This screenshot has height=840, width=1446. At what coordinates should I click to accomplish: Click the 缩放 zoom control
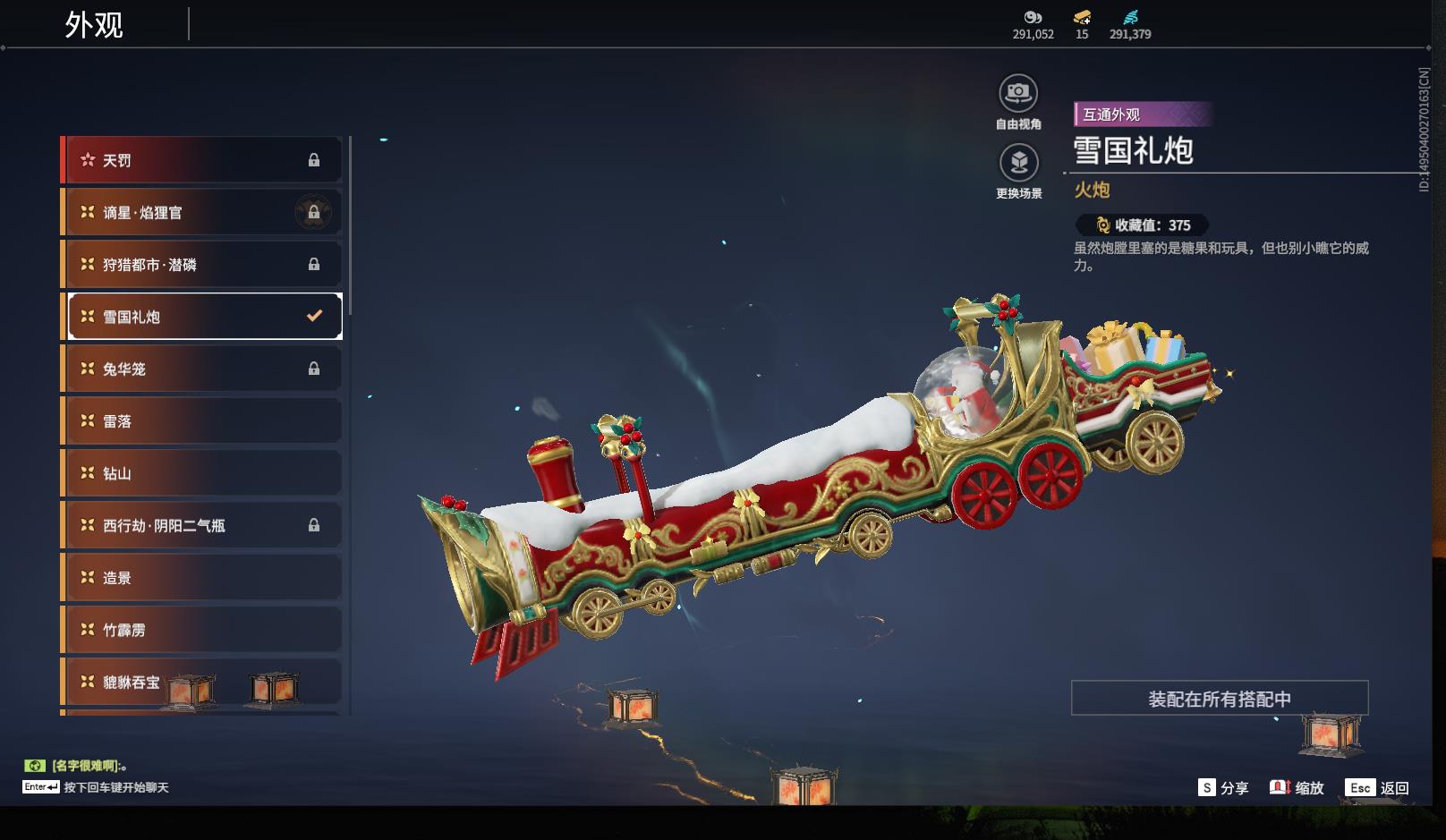(1297, 788)
